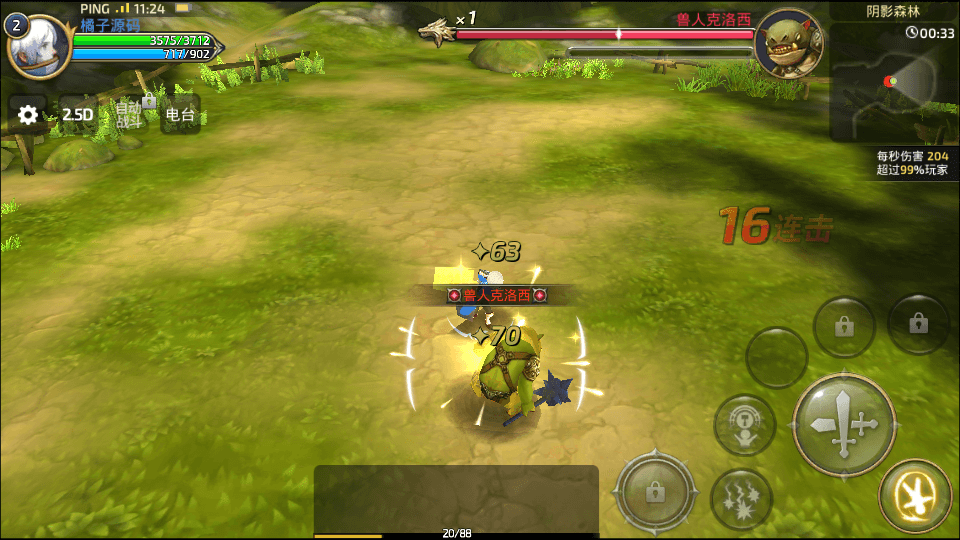Tap the spiked-ring locked skill button

pos(655,491)
